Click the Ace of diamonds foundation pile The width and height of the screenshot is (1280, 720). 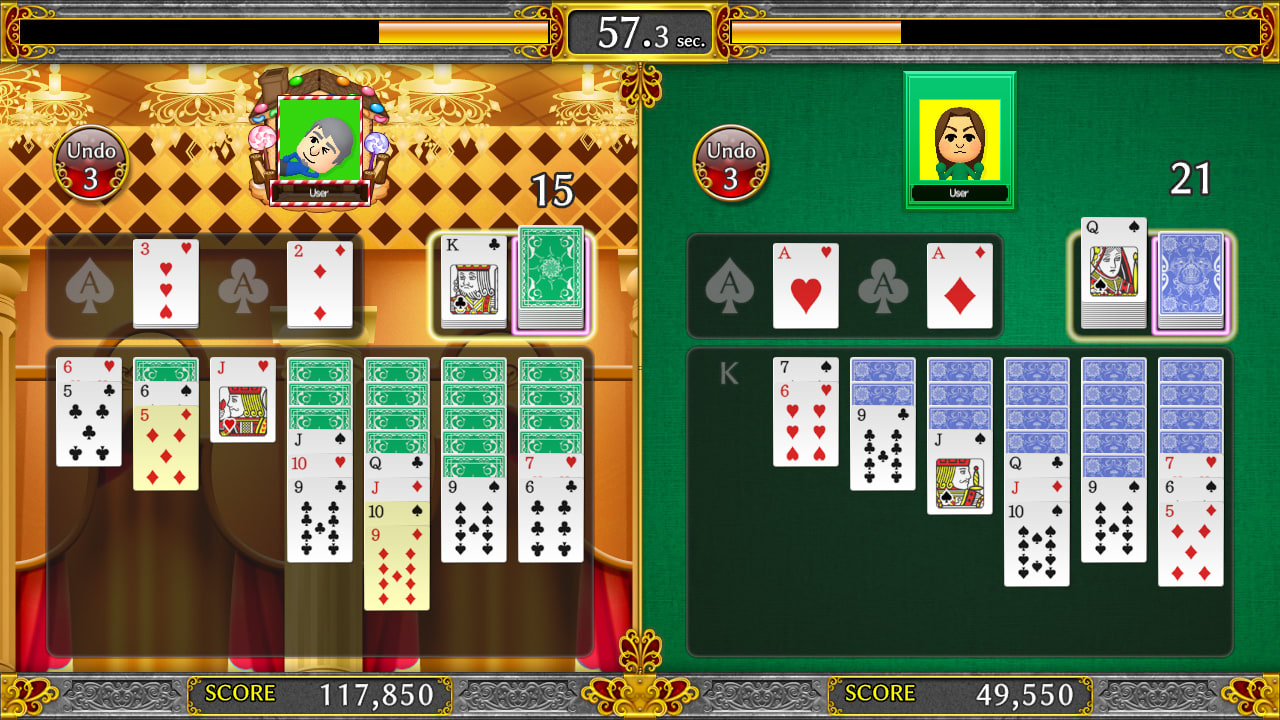pyautogui.click(x=958, y=284)
